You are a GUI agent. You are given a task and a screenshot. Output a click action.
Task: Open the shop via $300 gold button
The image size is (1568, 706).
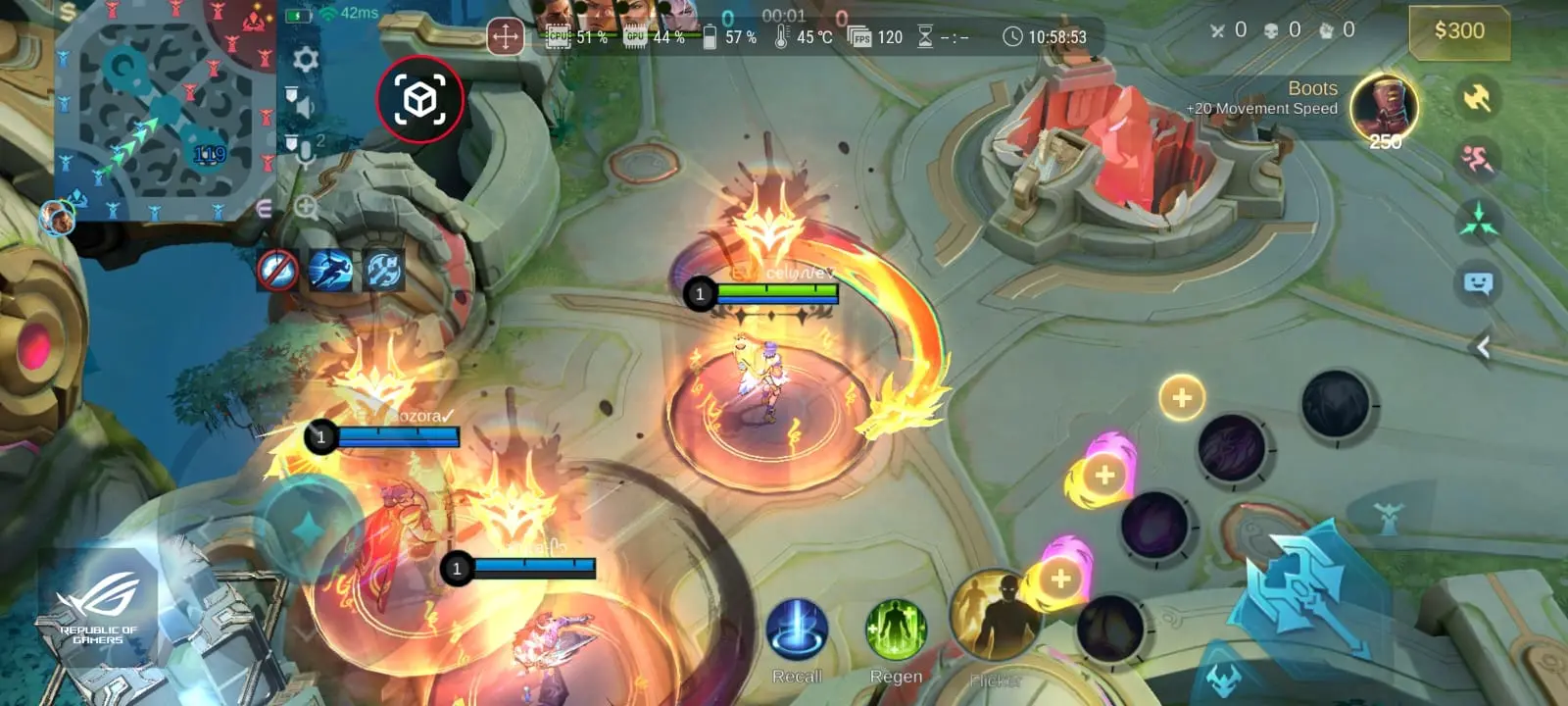click(x=1458, y=31)
